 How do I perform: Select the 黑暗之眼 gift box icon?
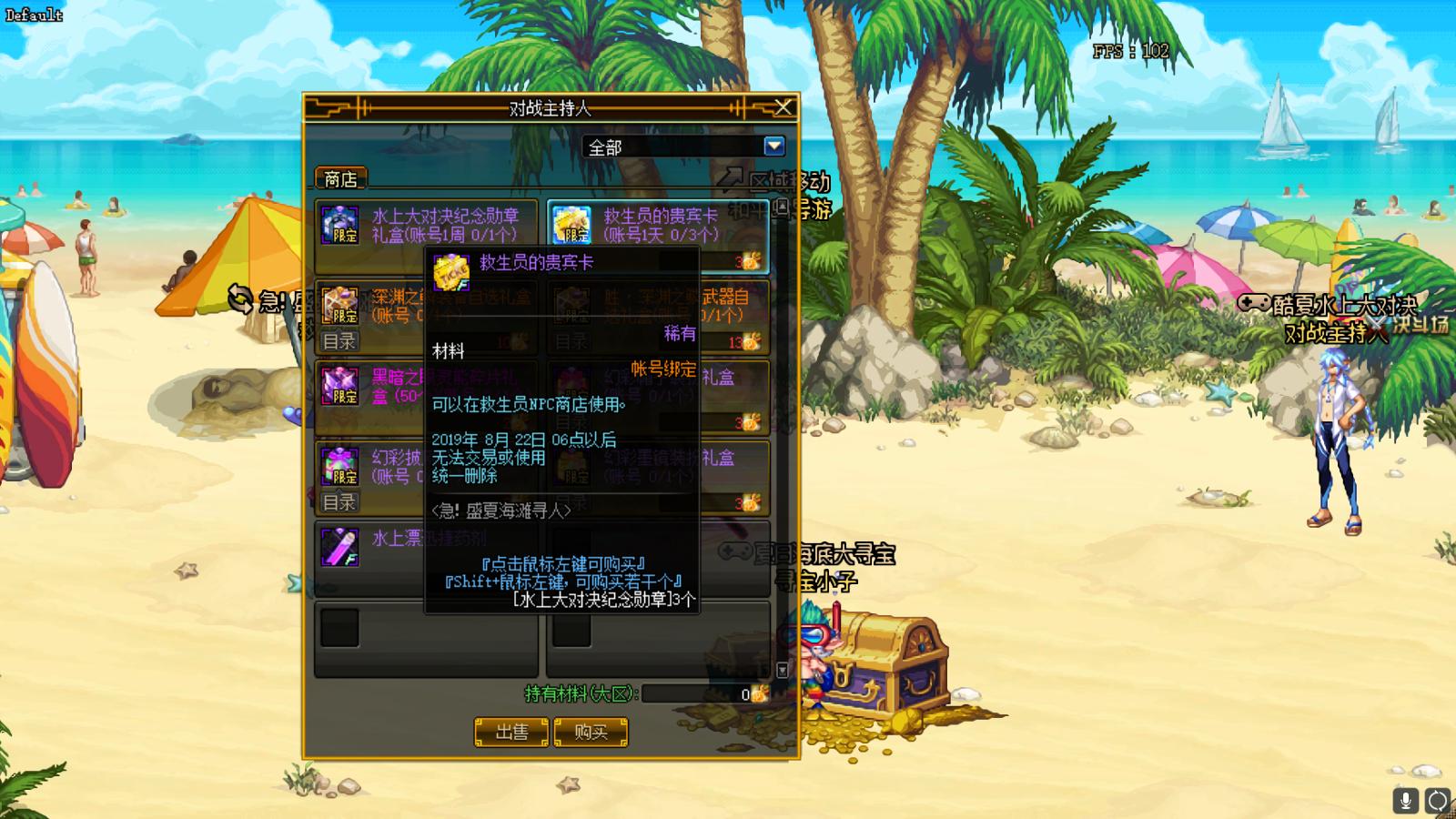(339, 385)
